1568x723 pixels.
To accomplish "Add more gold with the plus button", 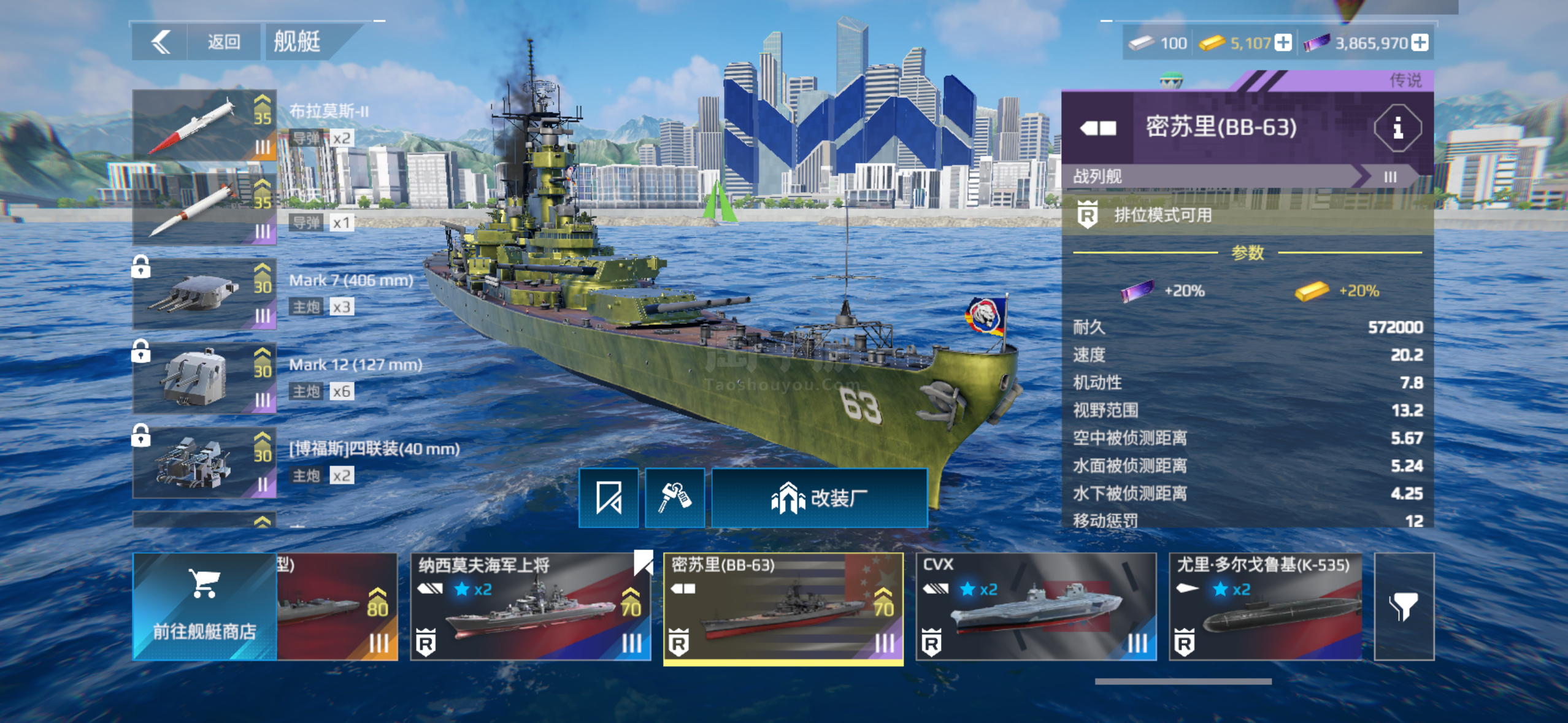I will tap(1283, 43).
